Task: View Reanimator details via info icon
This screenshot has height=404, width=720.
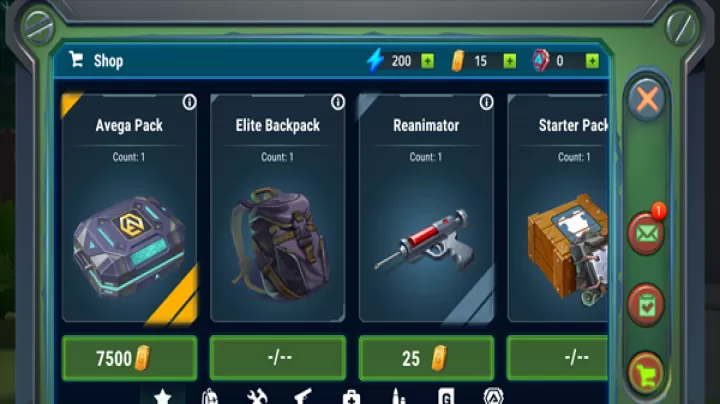Action: (x=486, y=102)
